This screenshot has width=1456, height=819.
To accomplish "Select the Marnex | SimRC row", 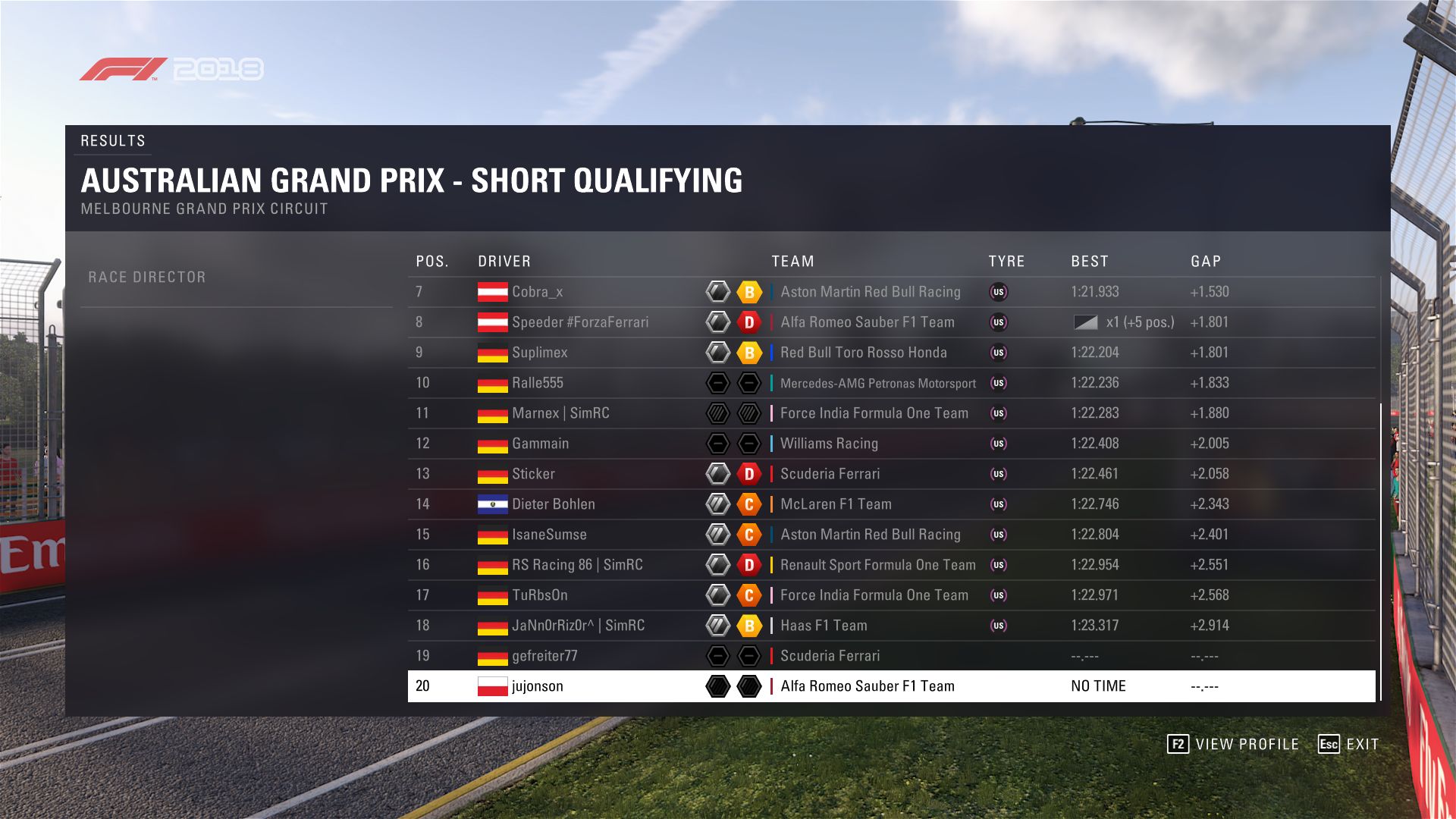I will pos(560,413).
